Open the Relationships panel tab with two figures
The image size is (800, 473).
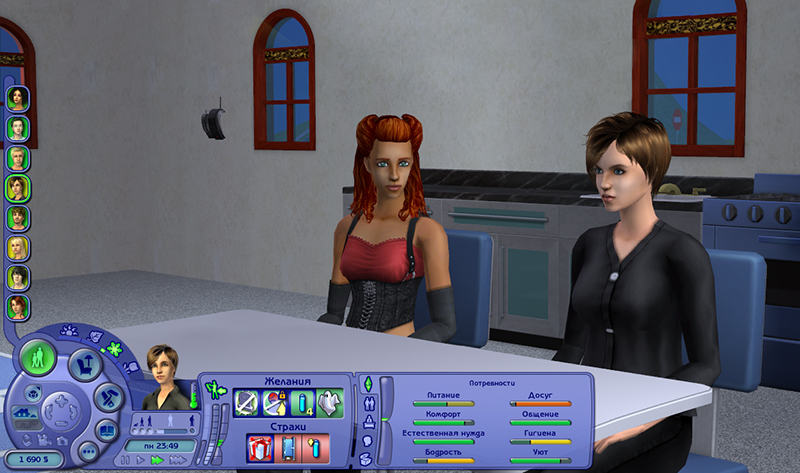coord(369,403)
